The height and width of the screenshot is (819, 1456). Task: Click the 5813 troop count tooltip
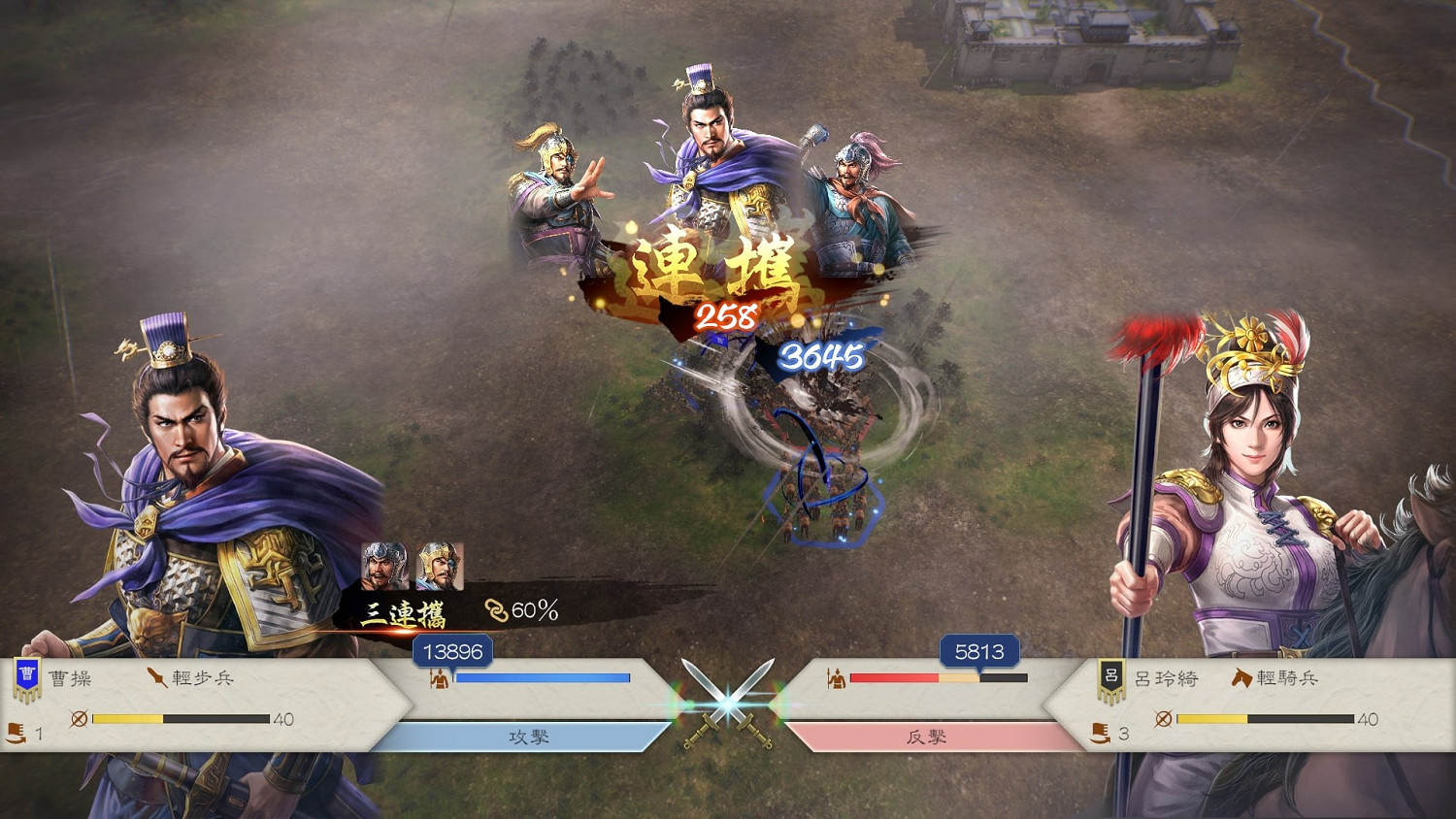click(x=980, y=652)
